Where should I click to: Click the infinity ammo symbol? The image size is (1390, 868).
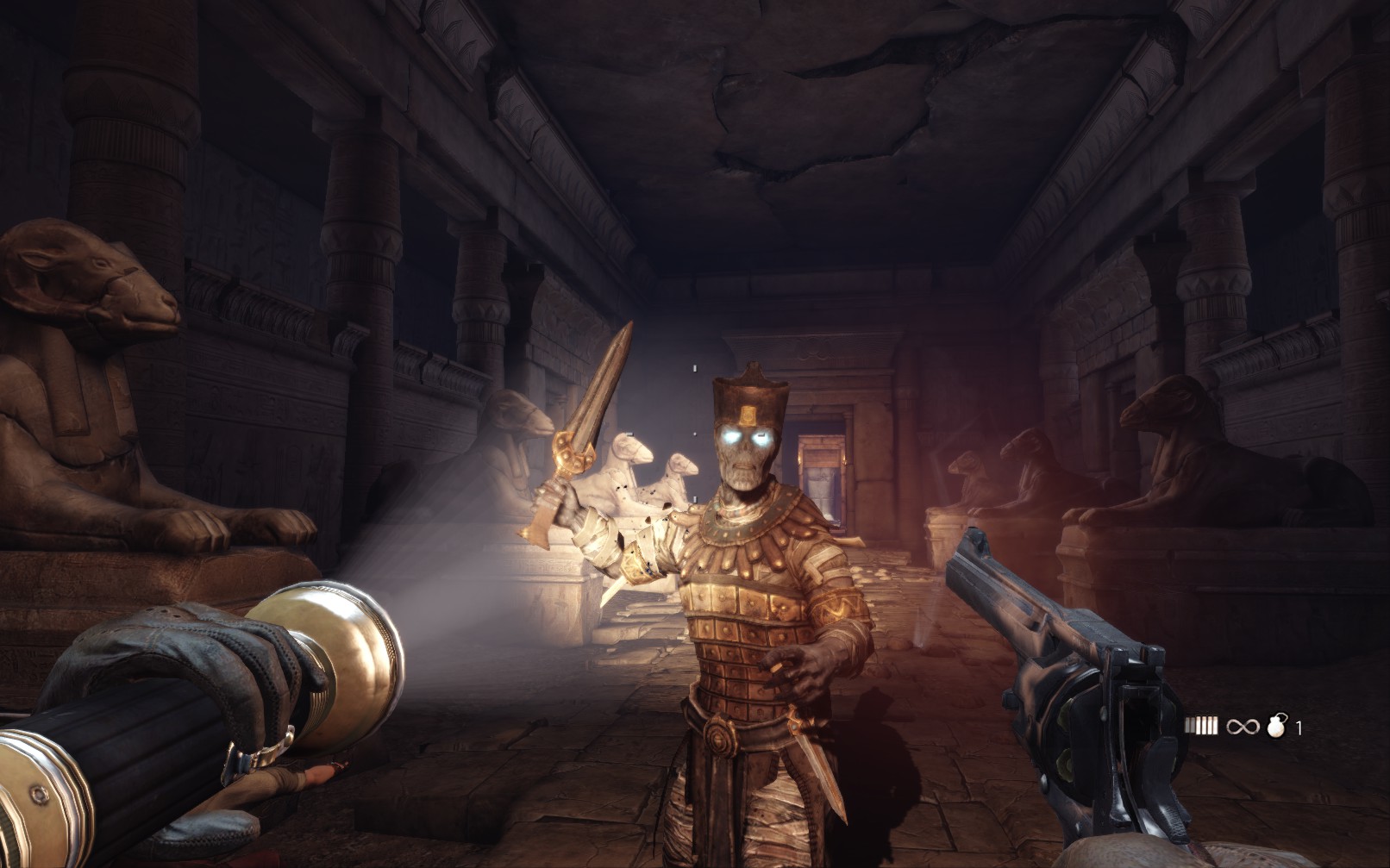pyautogui.click(x=1242, y=727)
